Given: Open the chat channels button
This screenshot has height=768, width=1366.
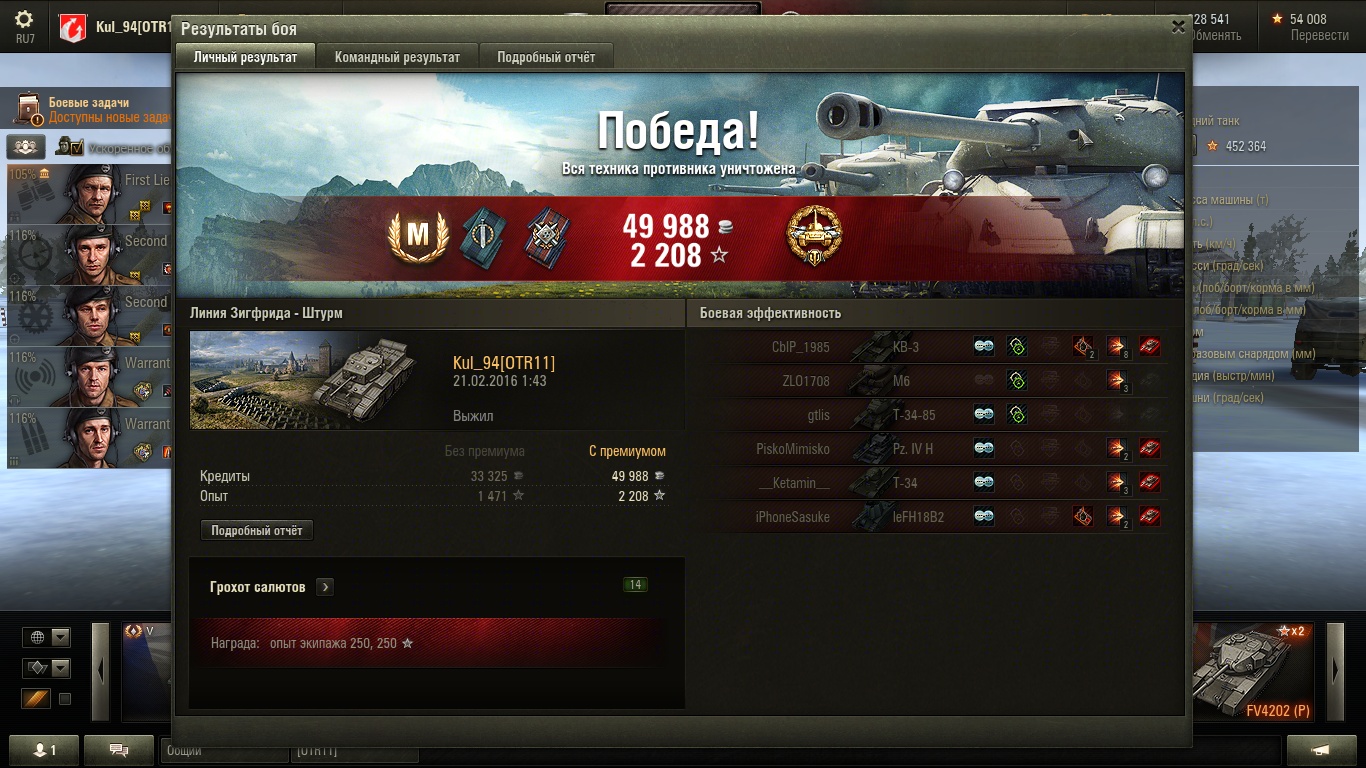Looking at the screenshot, I should 118,750.
